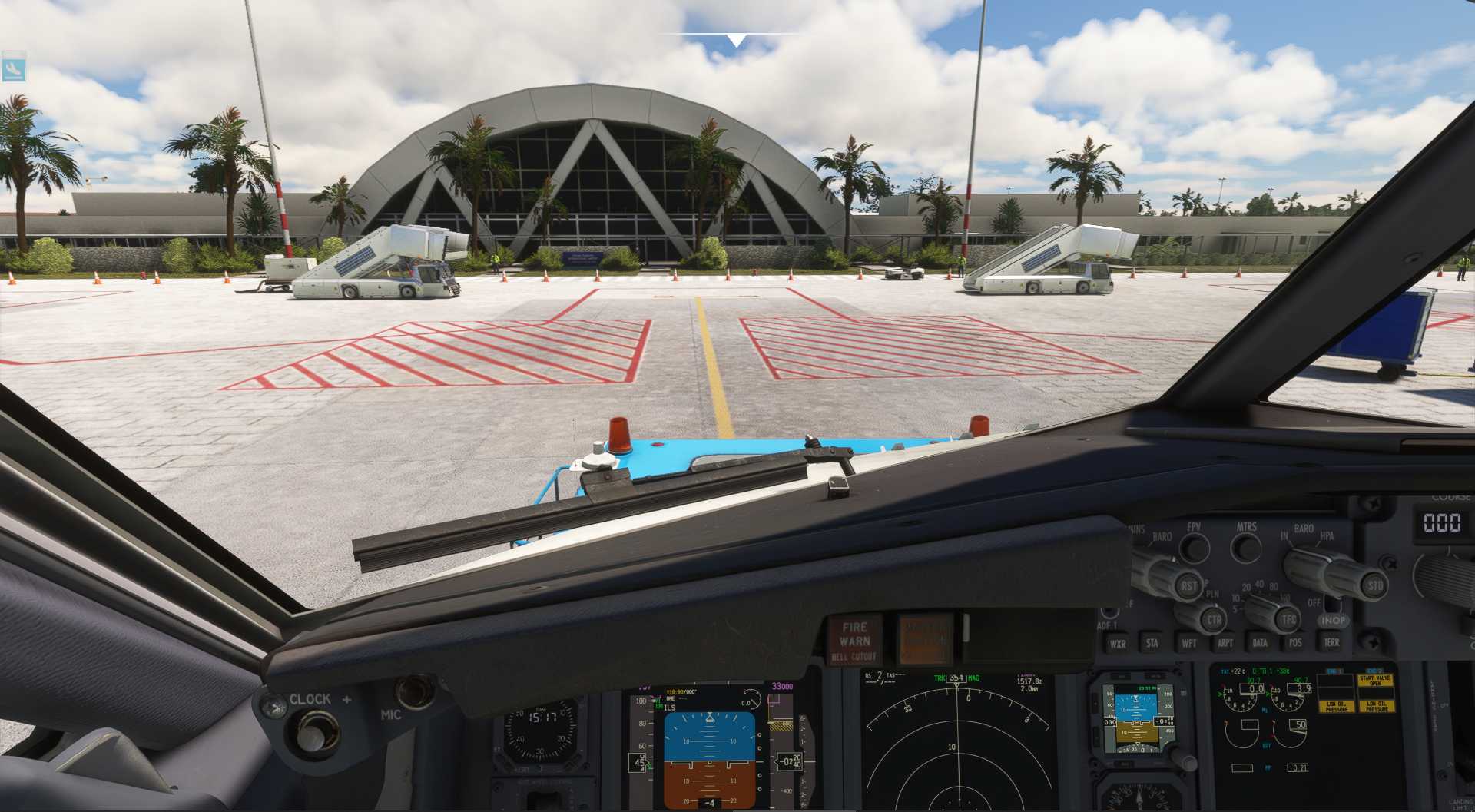Image resolution: width=1475 pixels, height=812 pixels.
Task: Toggle the WPT waypoint button
Action: [1188, 643]
